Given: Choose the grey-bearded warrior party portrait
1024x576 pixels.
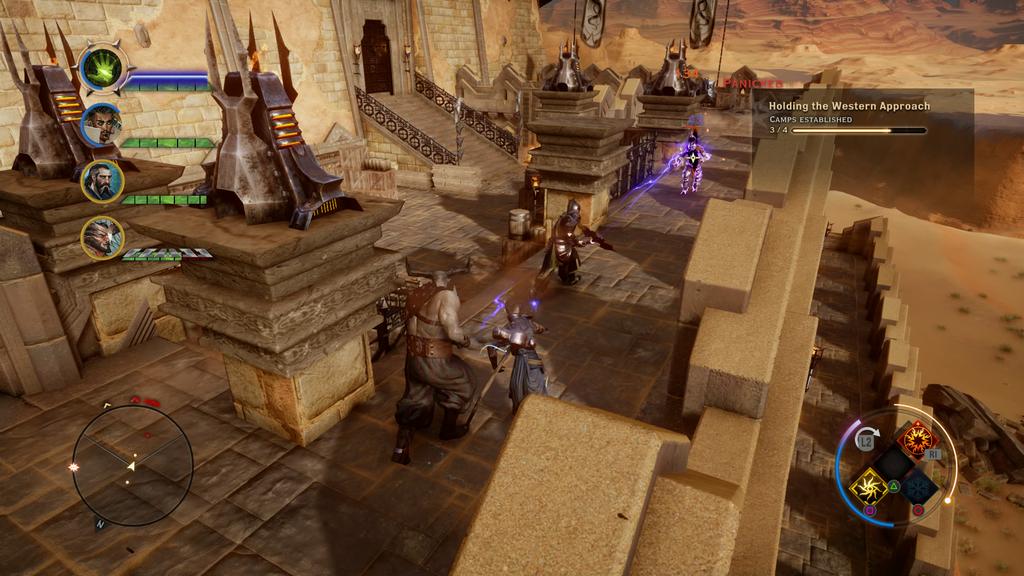Looking at the screenshot, I should (x=102, y=182).
